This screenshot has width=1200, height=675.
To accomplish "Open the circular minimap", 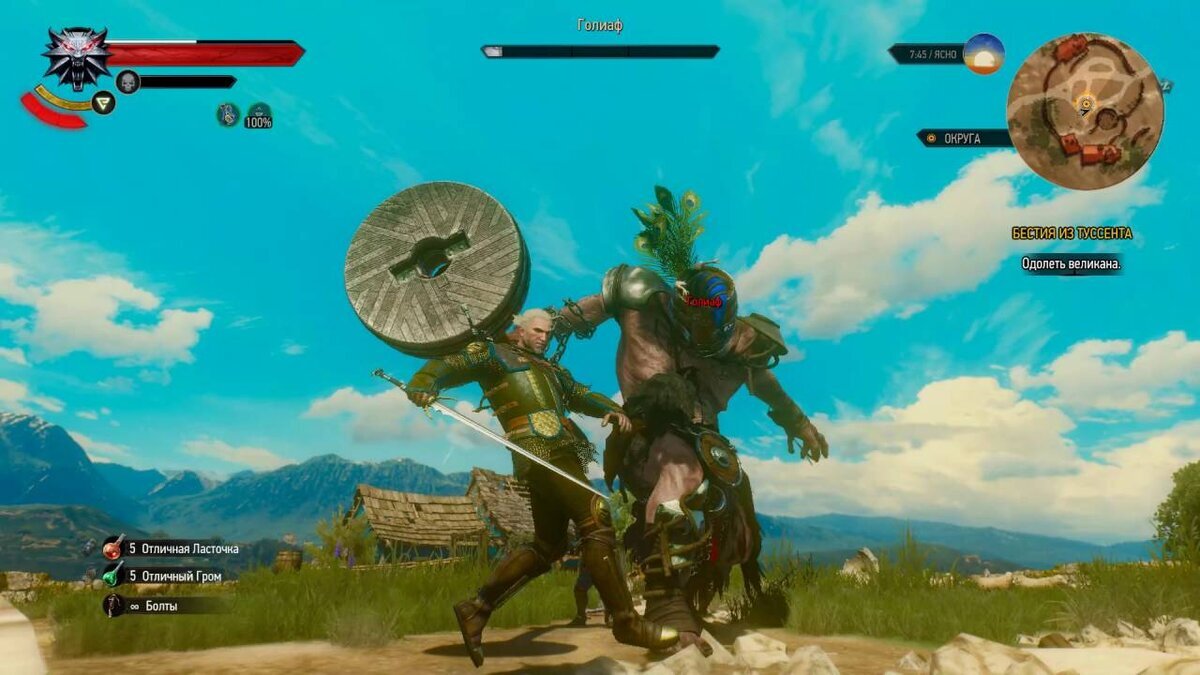I will coord(1084,111).
